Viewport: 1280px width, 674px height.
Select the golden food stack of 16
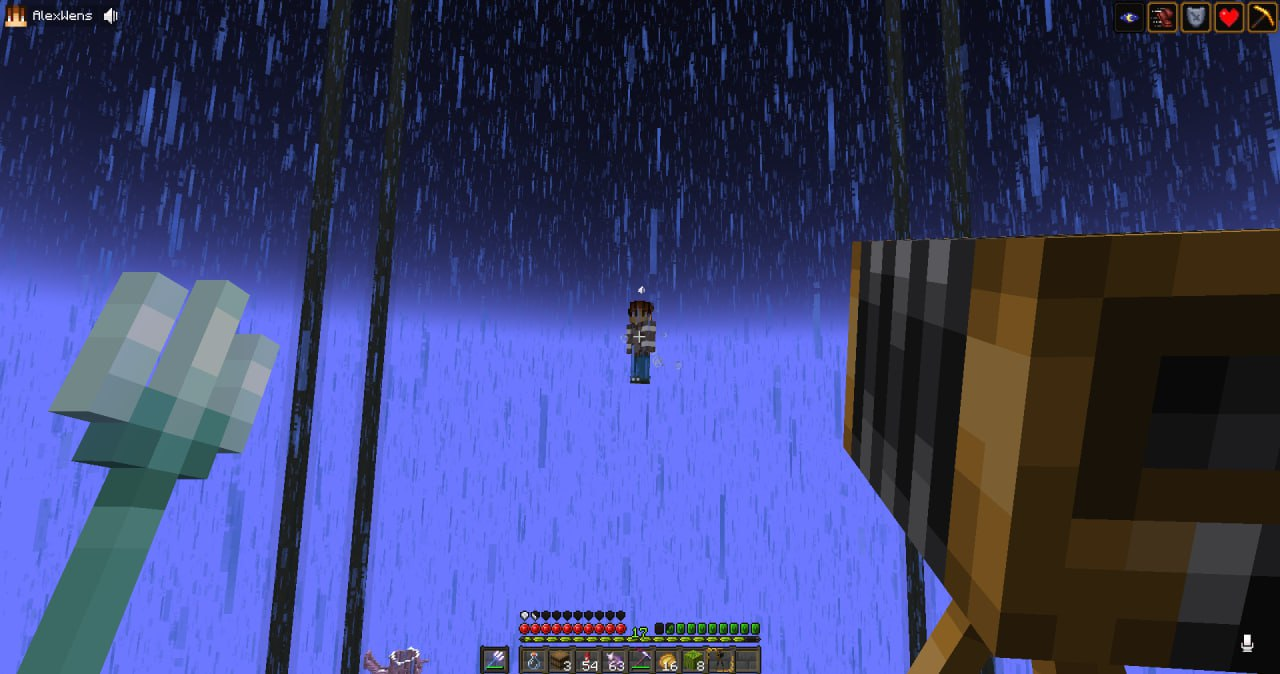[x=667, y=661]
